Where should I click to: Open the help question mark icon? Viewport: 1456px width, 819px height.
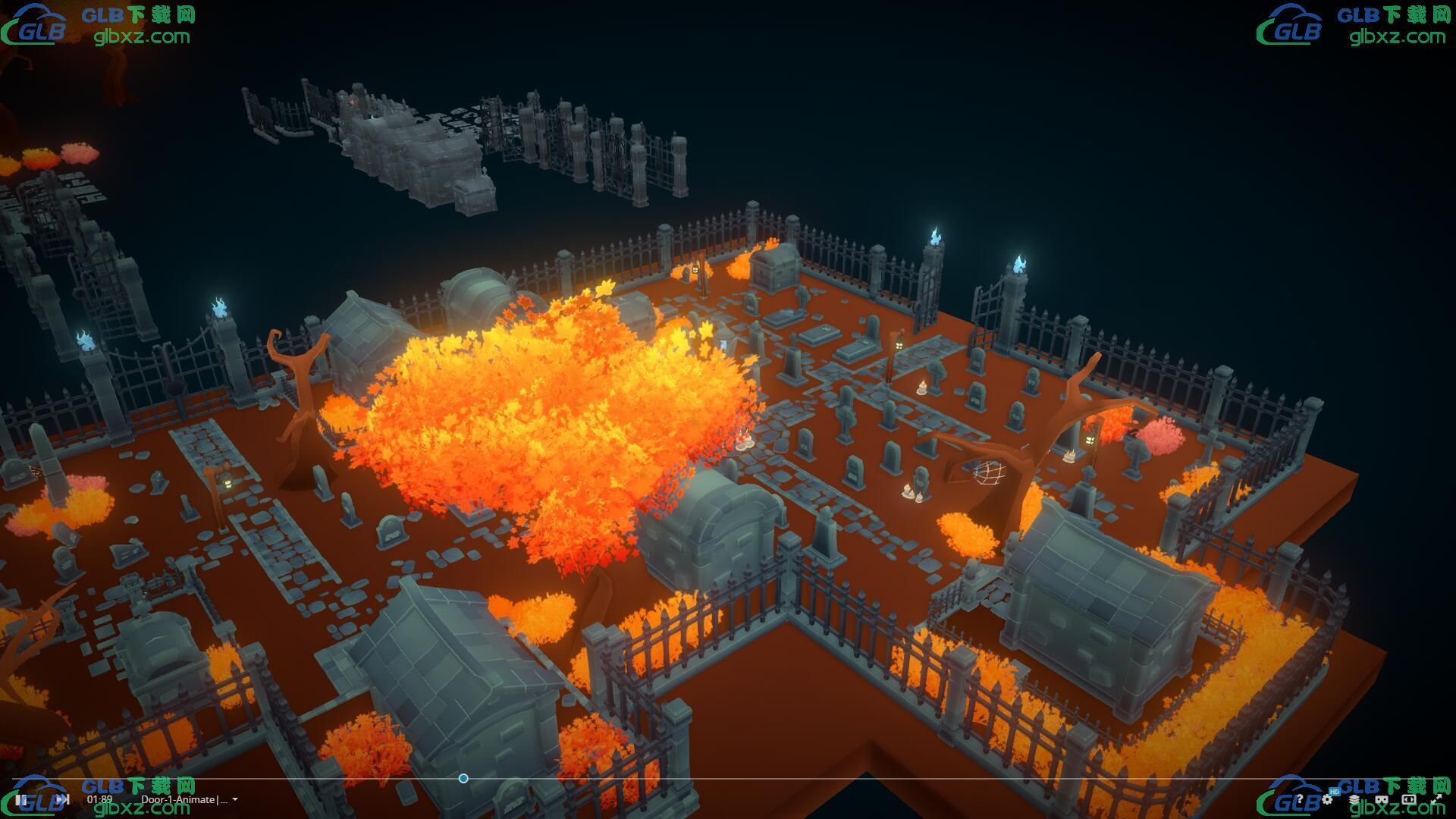click(x=1300, y=799)
